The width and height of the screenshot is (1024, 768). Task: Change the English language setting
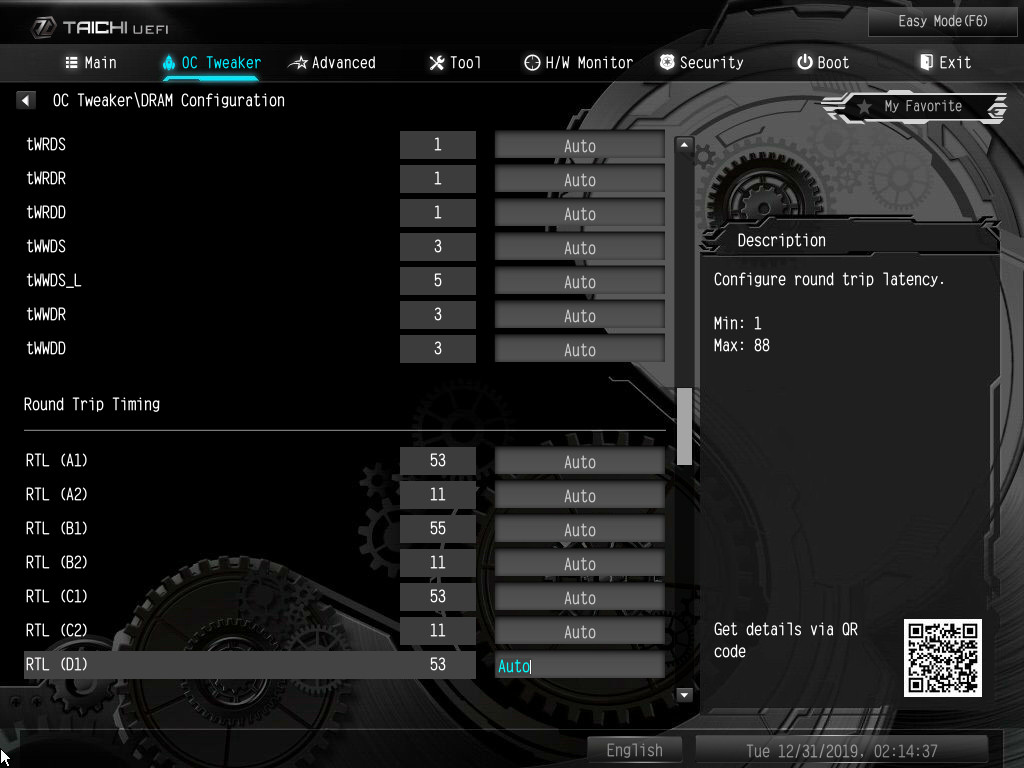tap(634, 750)
